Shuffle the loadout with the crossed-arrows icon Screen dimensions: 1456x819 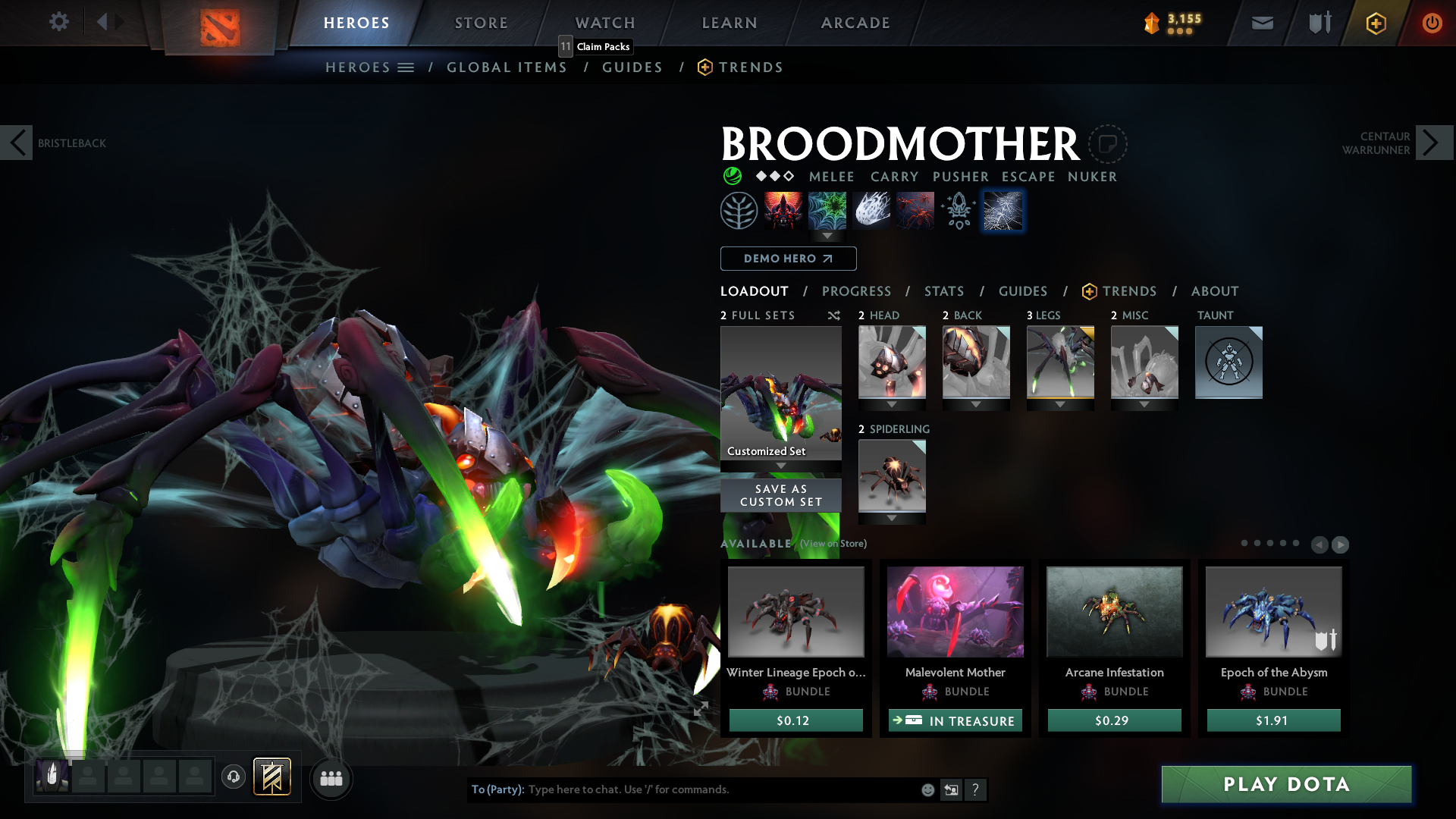(x=833, y=315)
